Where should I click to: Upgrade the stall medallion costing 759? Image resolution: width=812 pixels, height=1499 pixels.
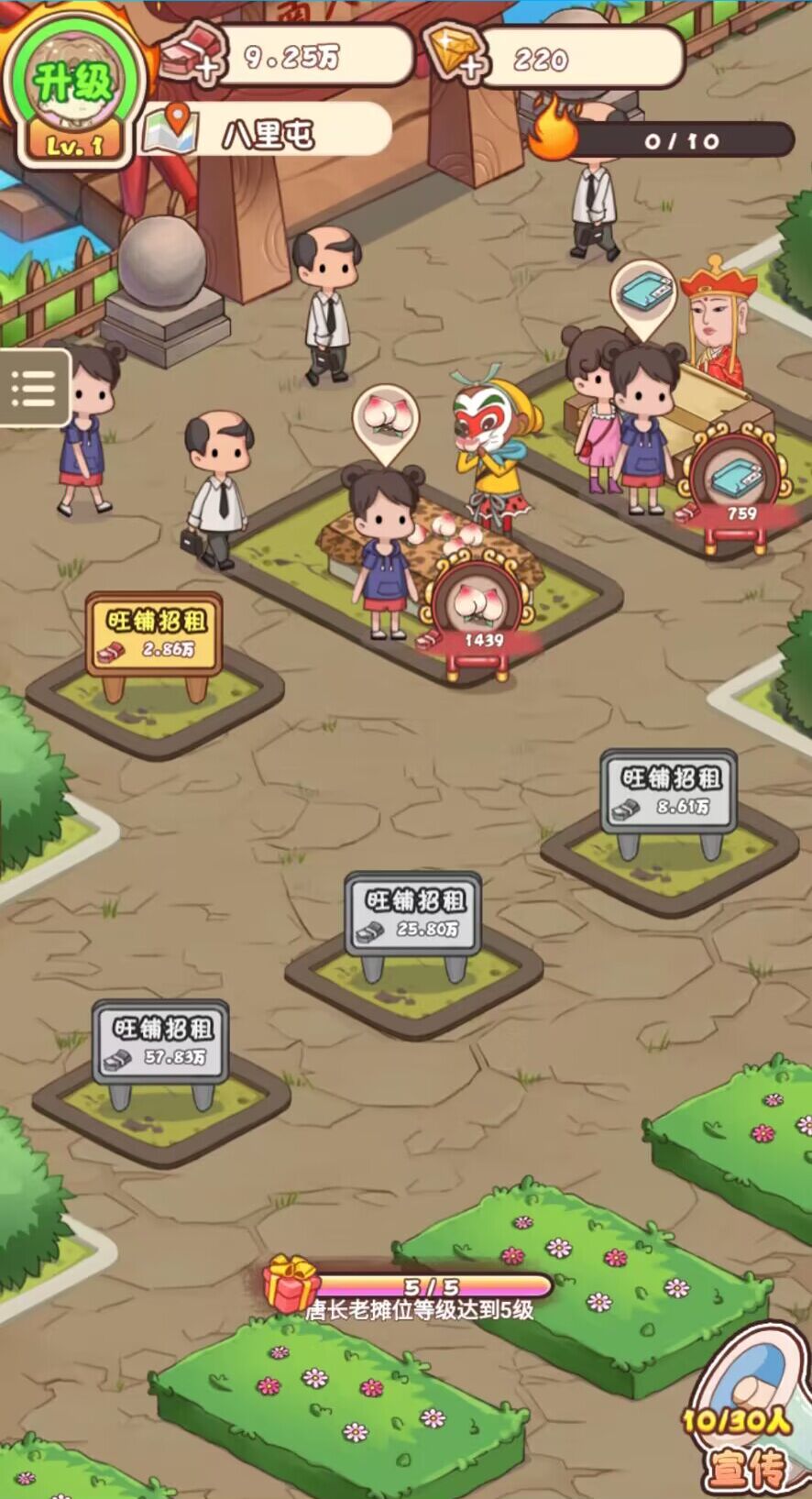[x=740, y=486]
